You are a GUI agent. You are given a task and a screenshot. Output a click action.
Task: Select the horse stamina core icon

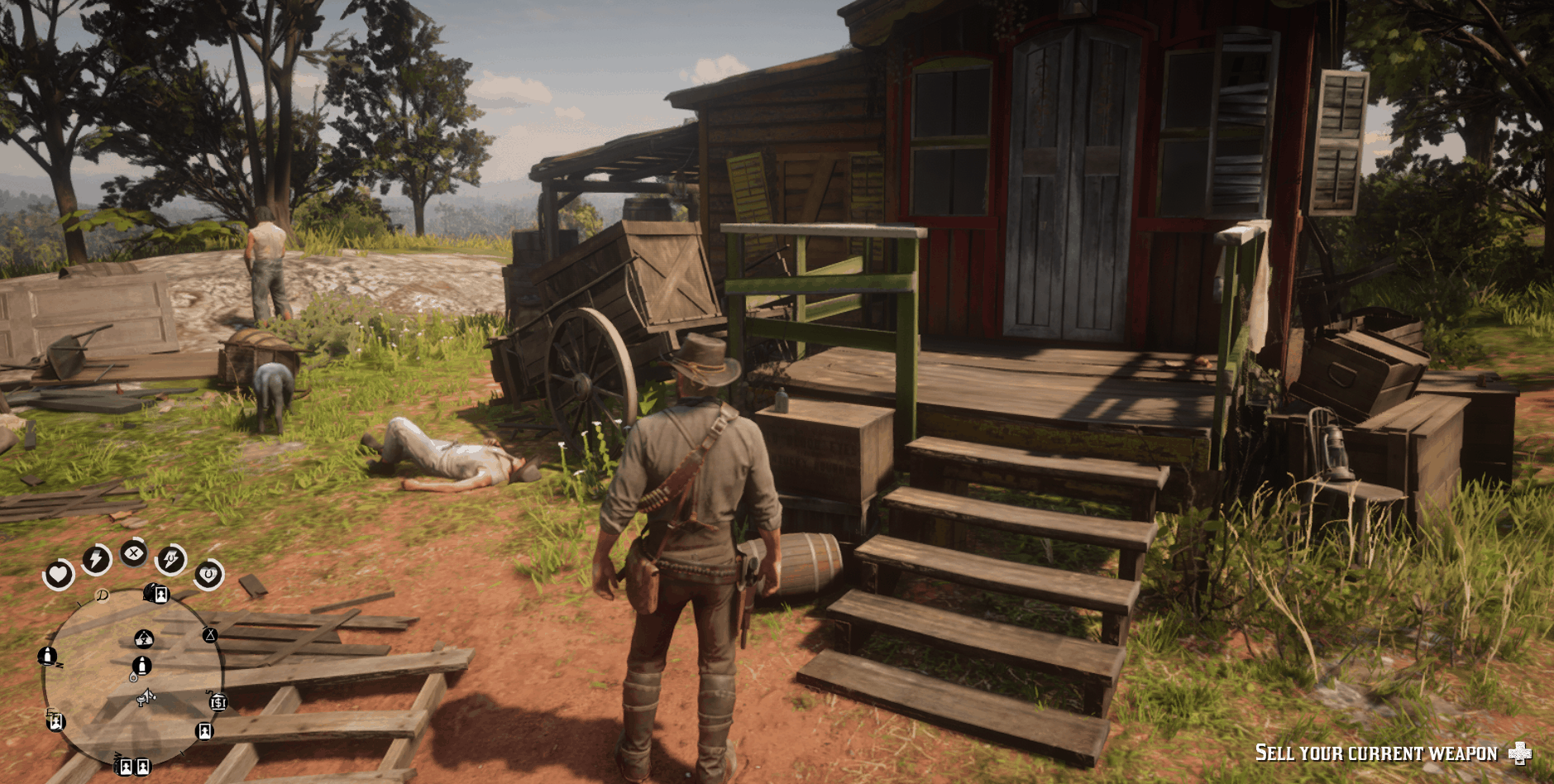click(x=171, y=560)
